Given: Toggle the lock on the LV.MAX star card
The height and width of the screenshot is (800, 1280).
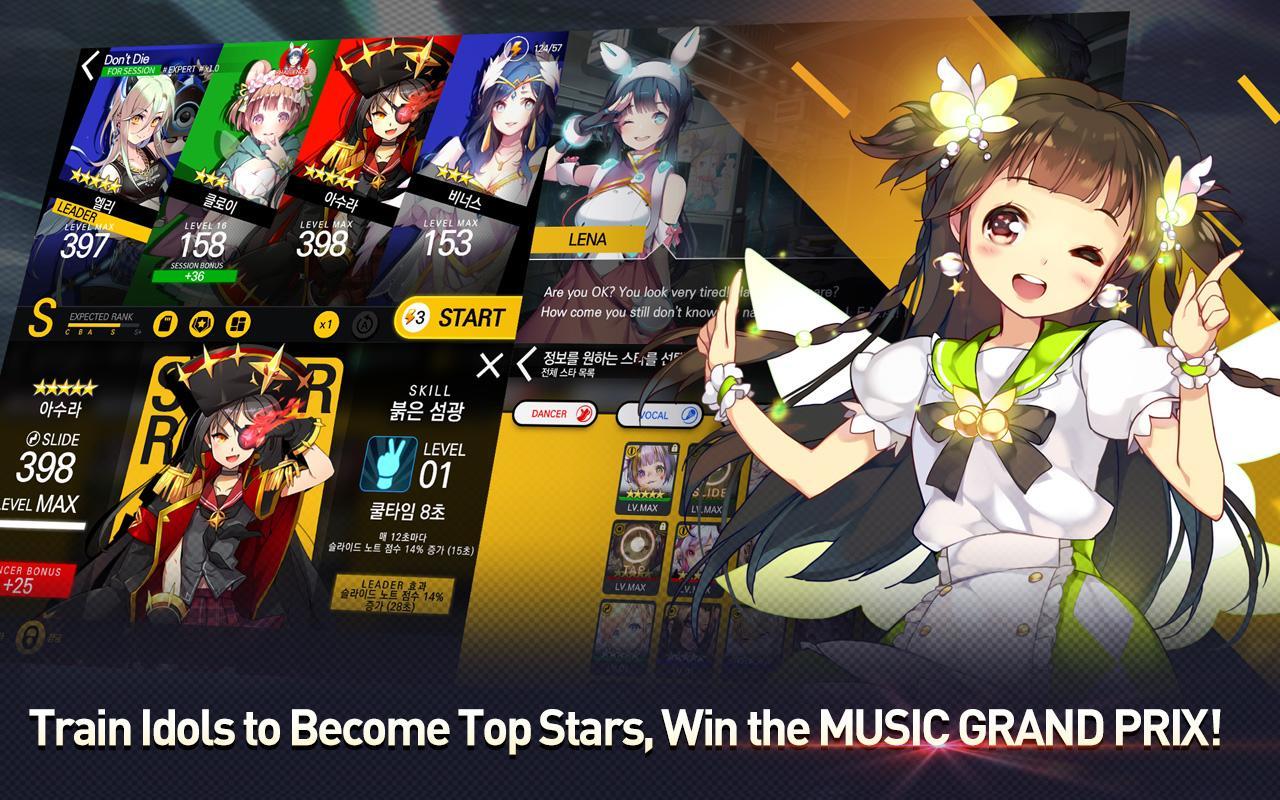Looking at the screenshot, I should [x=673, y=450].
